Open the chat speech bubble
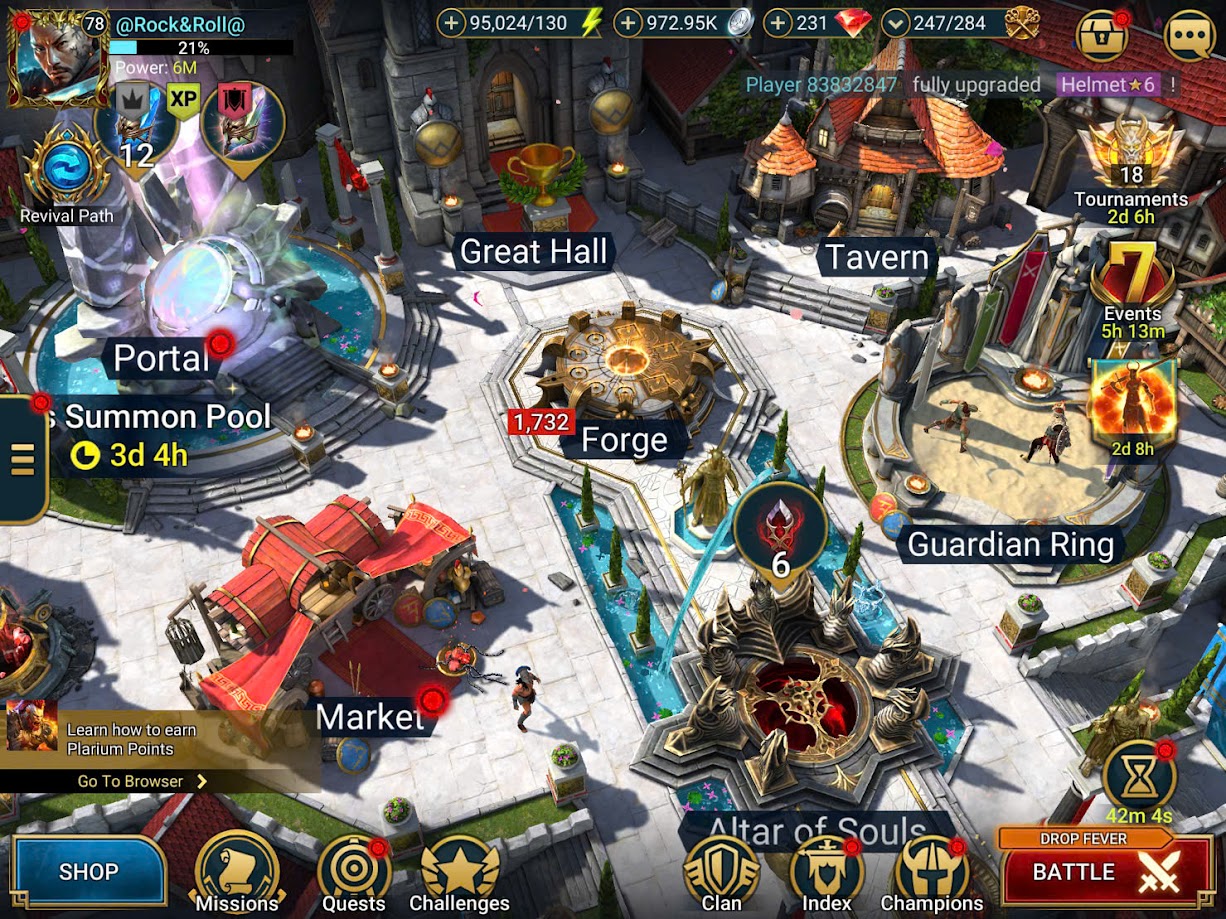The width and height of the screenshot is (1226, 919). (x=1190, y=37)
